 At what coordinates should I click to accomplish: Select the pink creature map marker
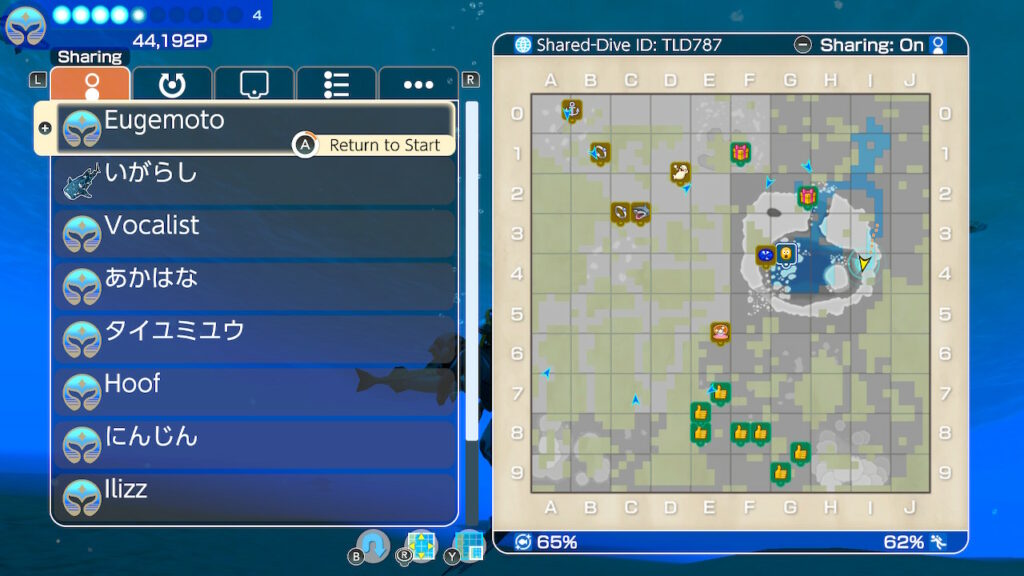720,331
